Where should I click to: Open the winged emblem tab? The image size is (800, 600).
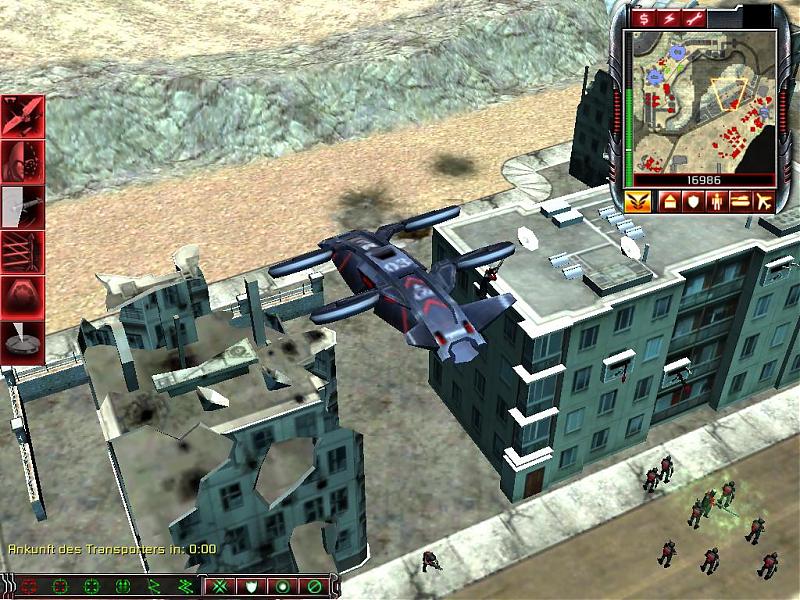(637, 200)
